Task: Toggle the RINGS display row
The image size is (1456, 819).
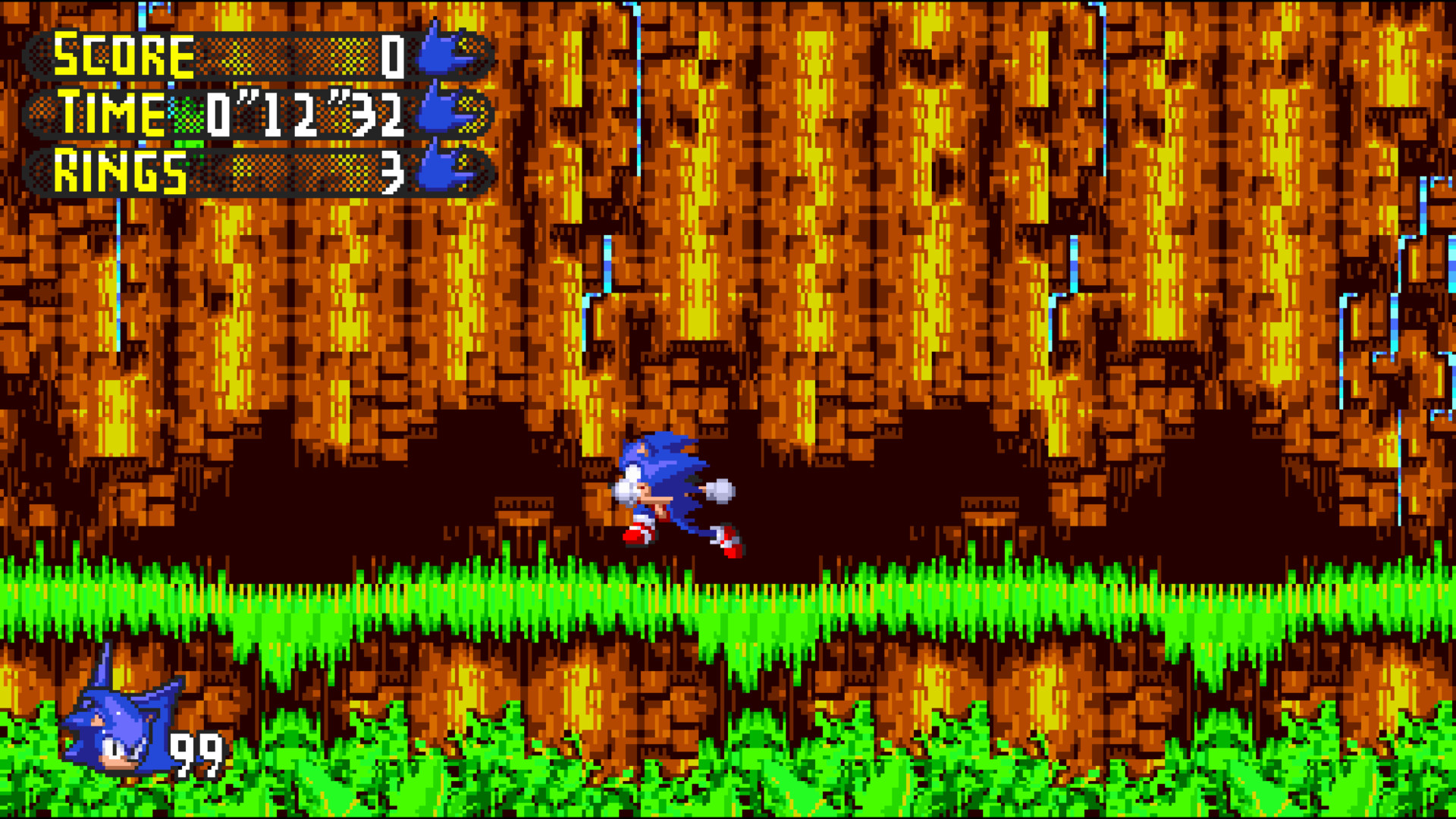Action: 227,171
